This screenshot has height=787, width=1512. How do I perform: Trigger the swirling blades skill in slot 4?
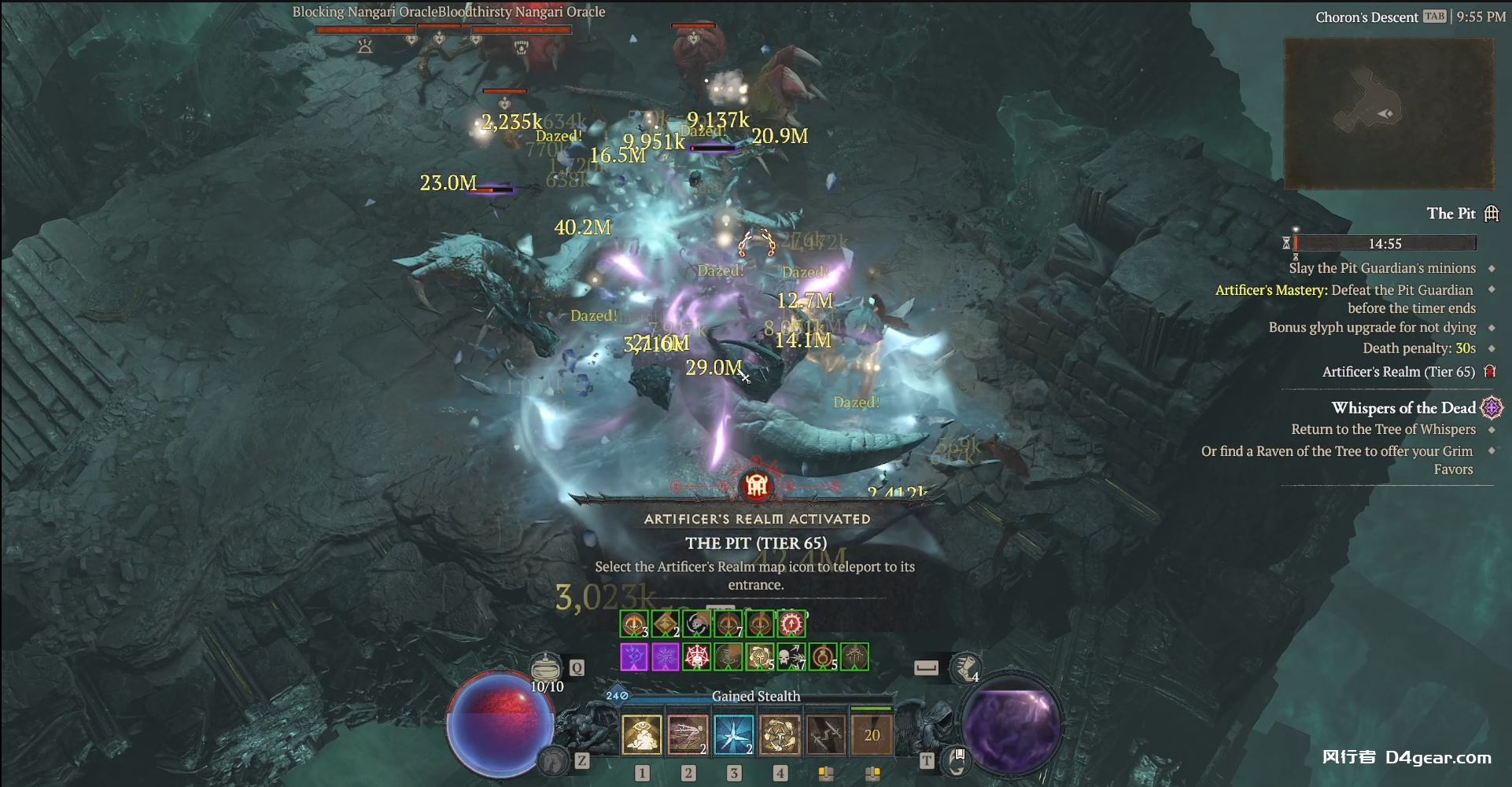click(780, 735)
